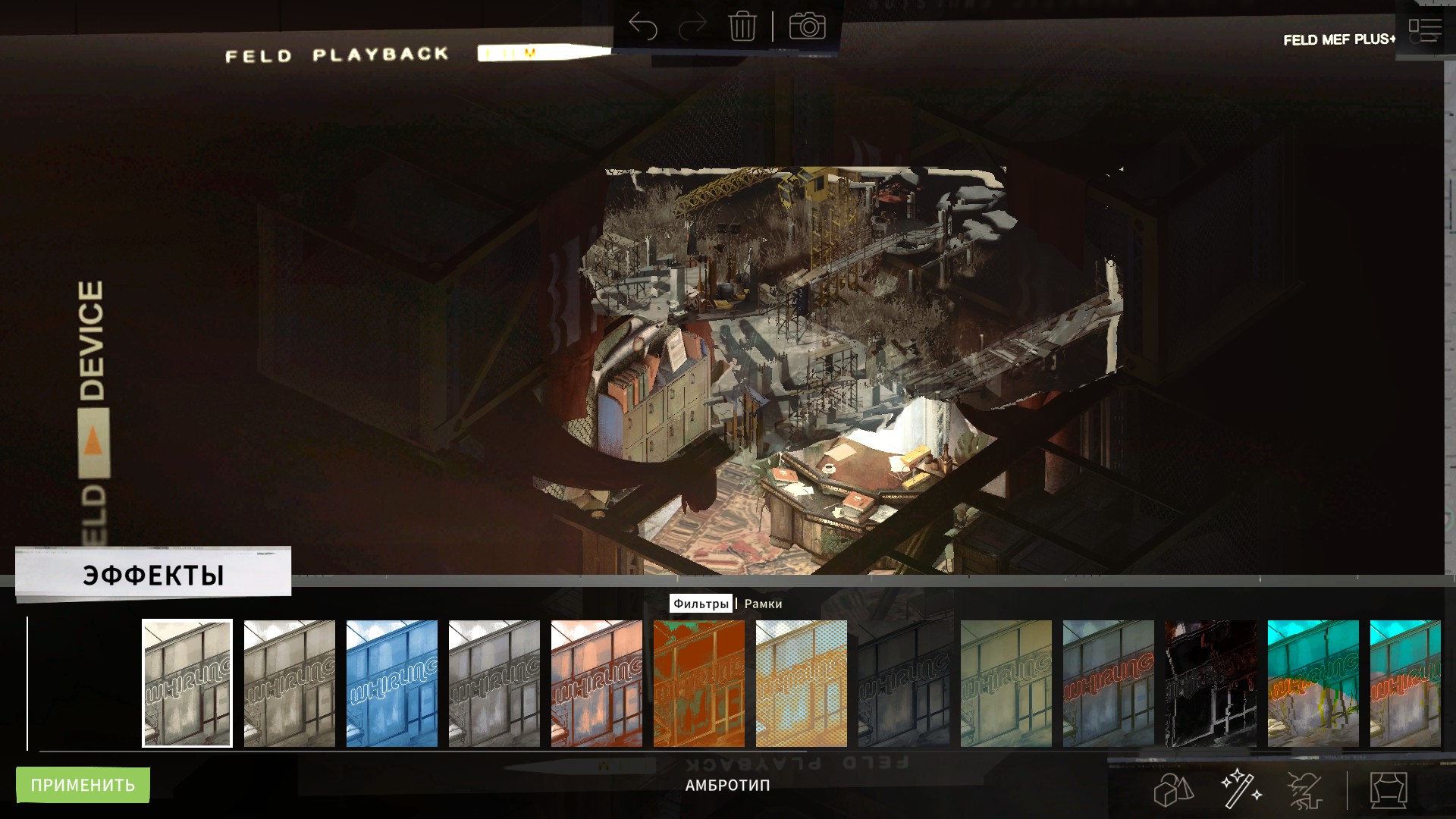Viewport: 1456px width, 819px height.
Task: Open the 3D shapes objects tool
Action: [1174, 790]
